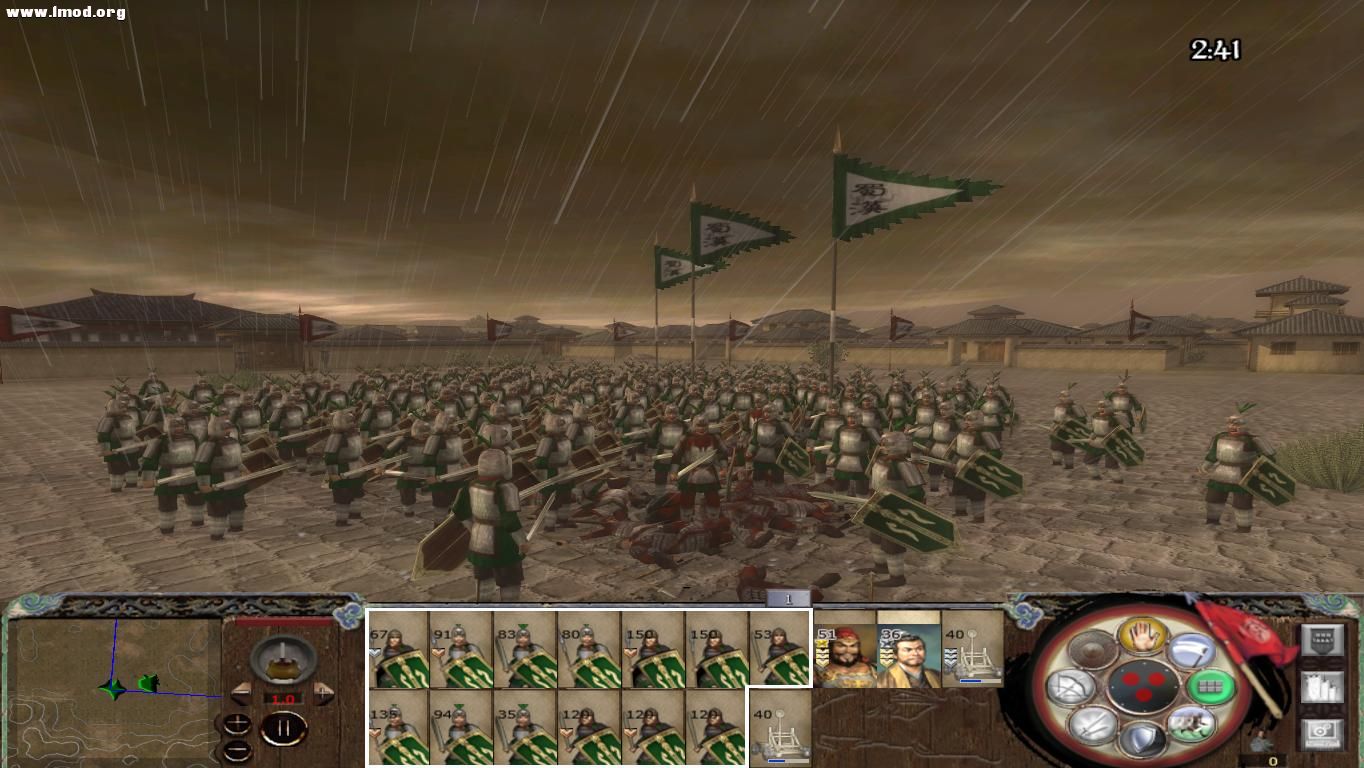Zoom out the minimap with the minus button

[237, 750]
